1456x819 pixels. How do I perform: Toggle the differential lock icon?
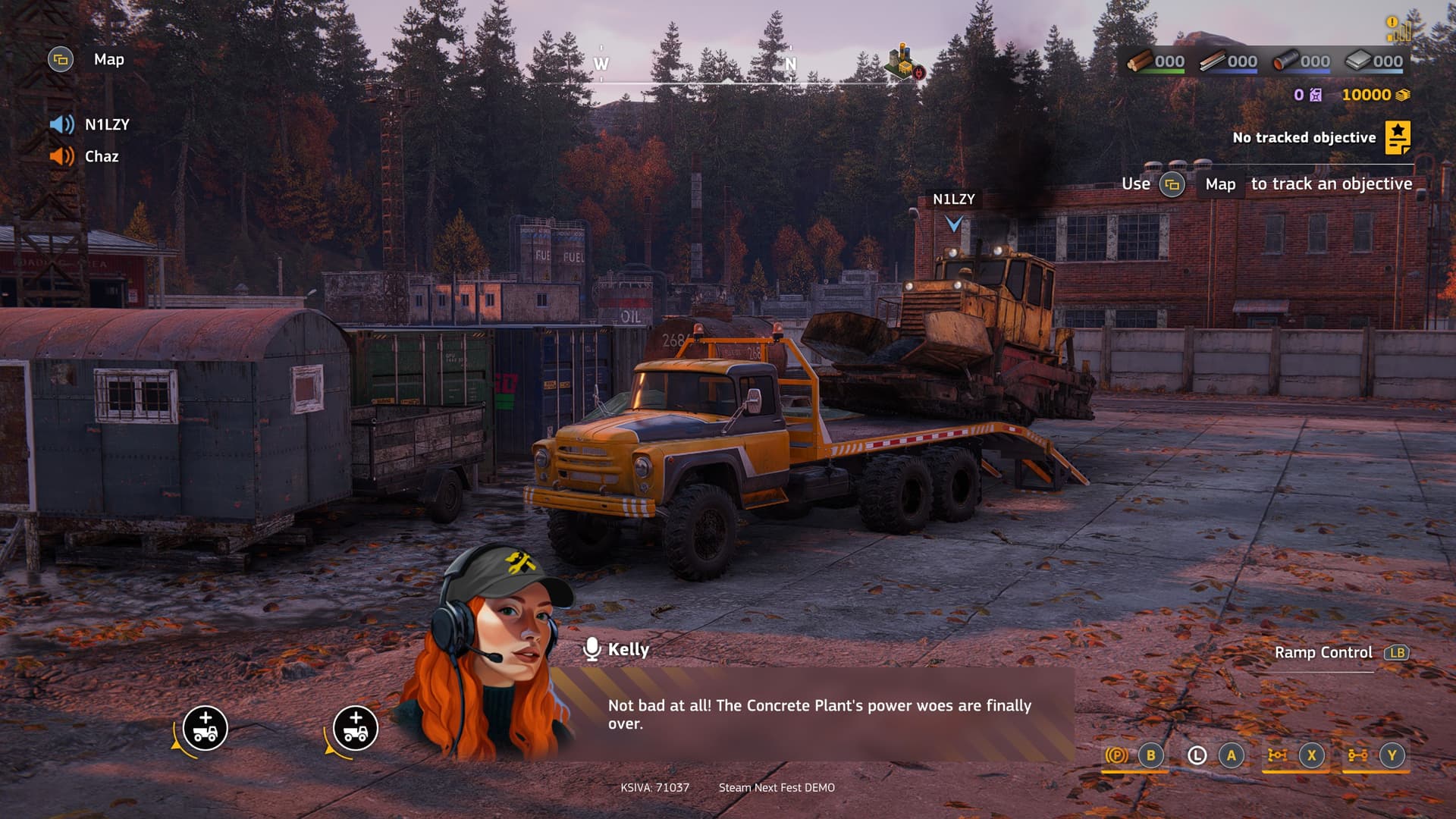coord(1277,755)
